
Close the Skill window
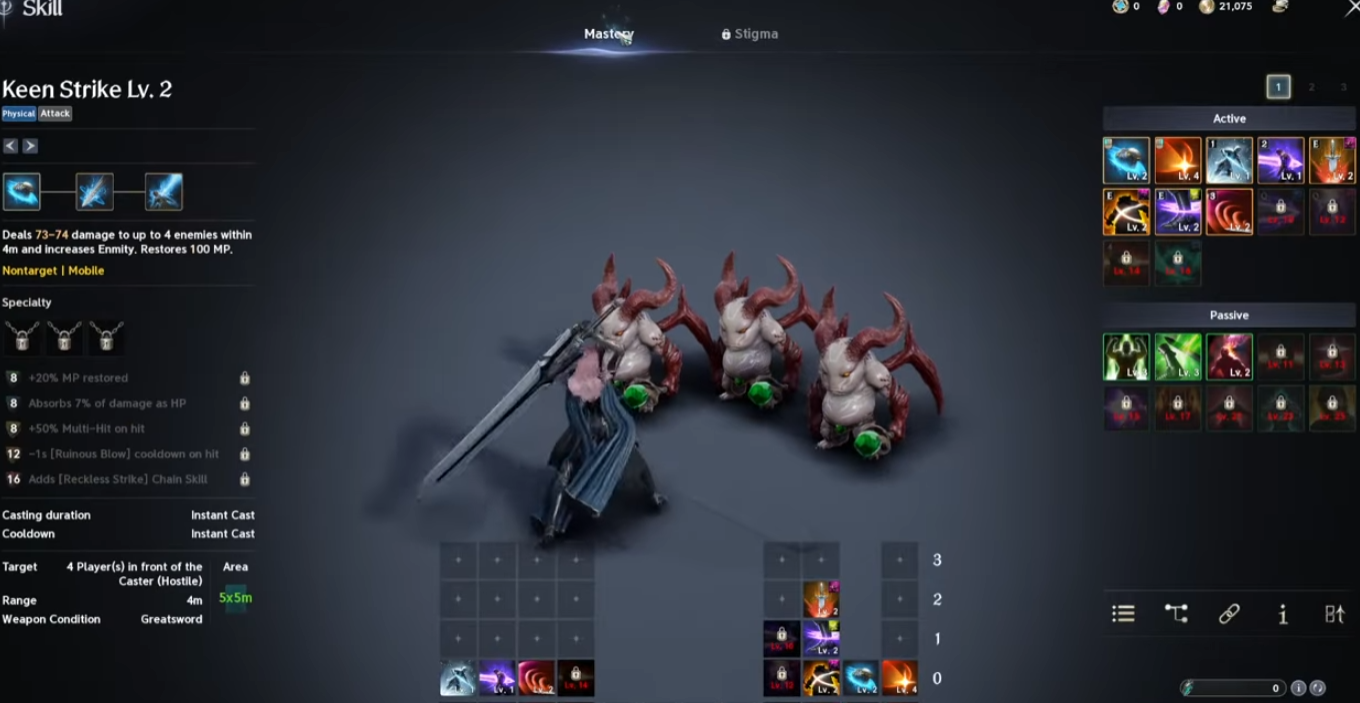pos(1351,8)
